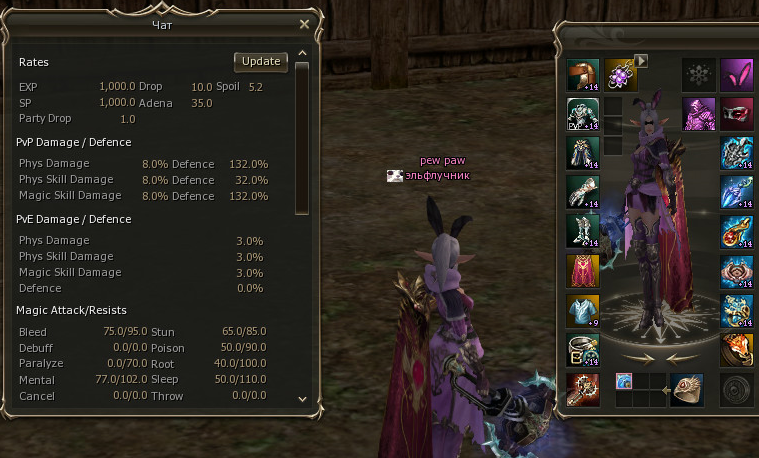Screen dimensions: 759x458
Task: Select the red cloak slot
Action: tap(583, 269)
